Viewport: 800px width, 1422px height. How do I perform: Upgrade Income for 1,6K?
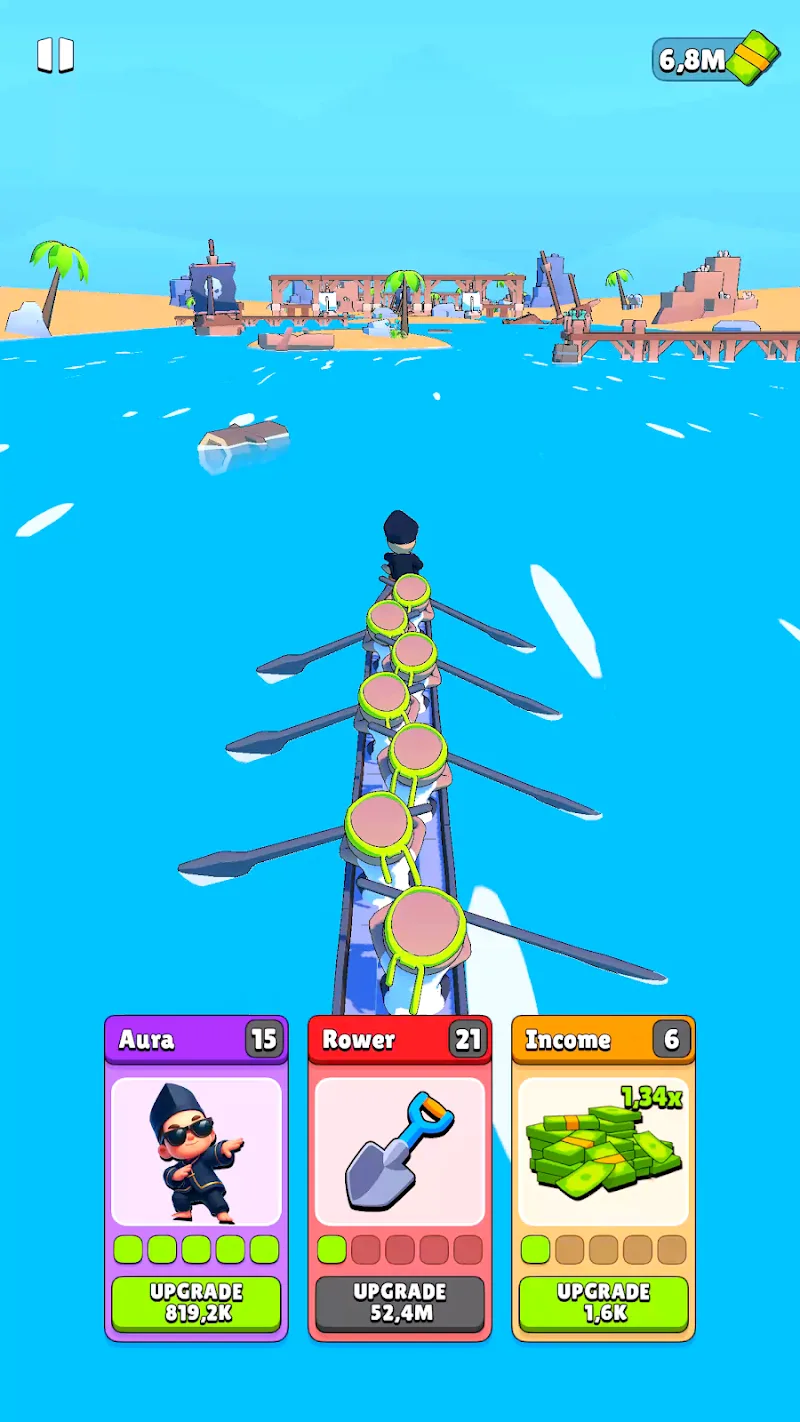point(603,1303)
